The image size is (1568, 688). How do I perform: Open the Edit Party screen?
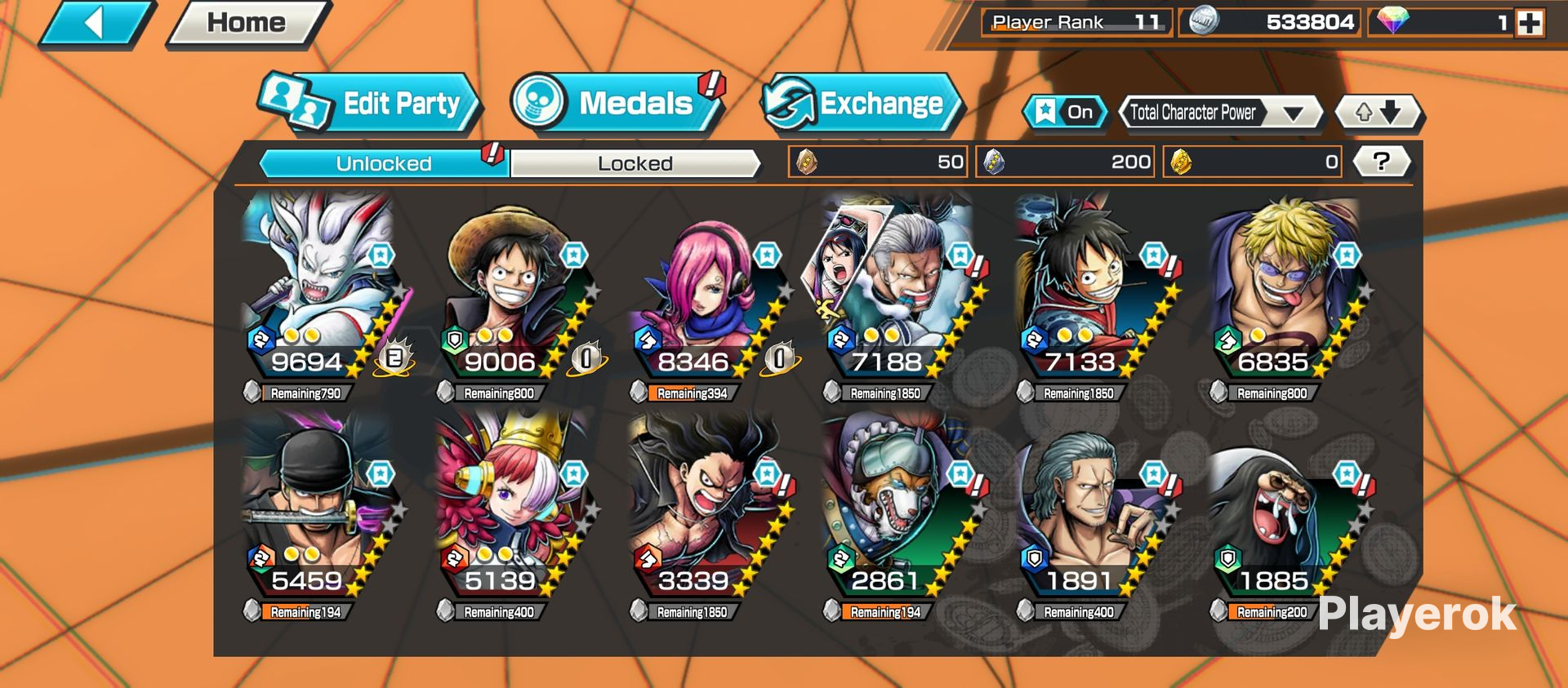point(370,104)
